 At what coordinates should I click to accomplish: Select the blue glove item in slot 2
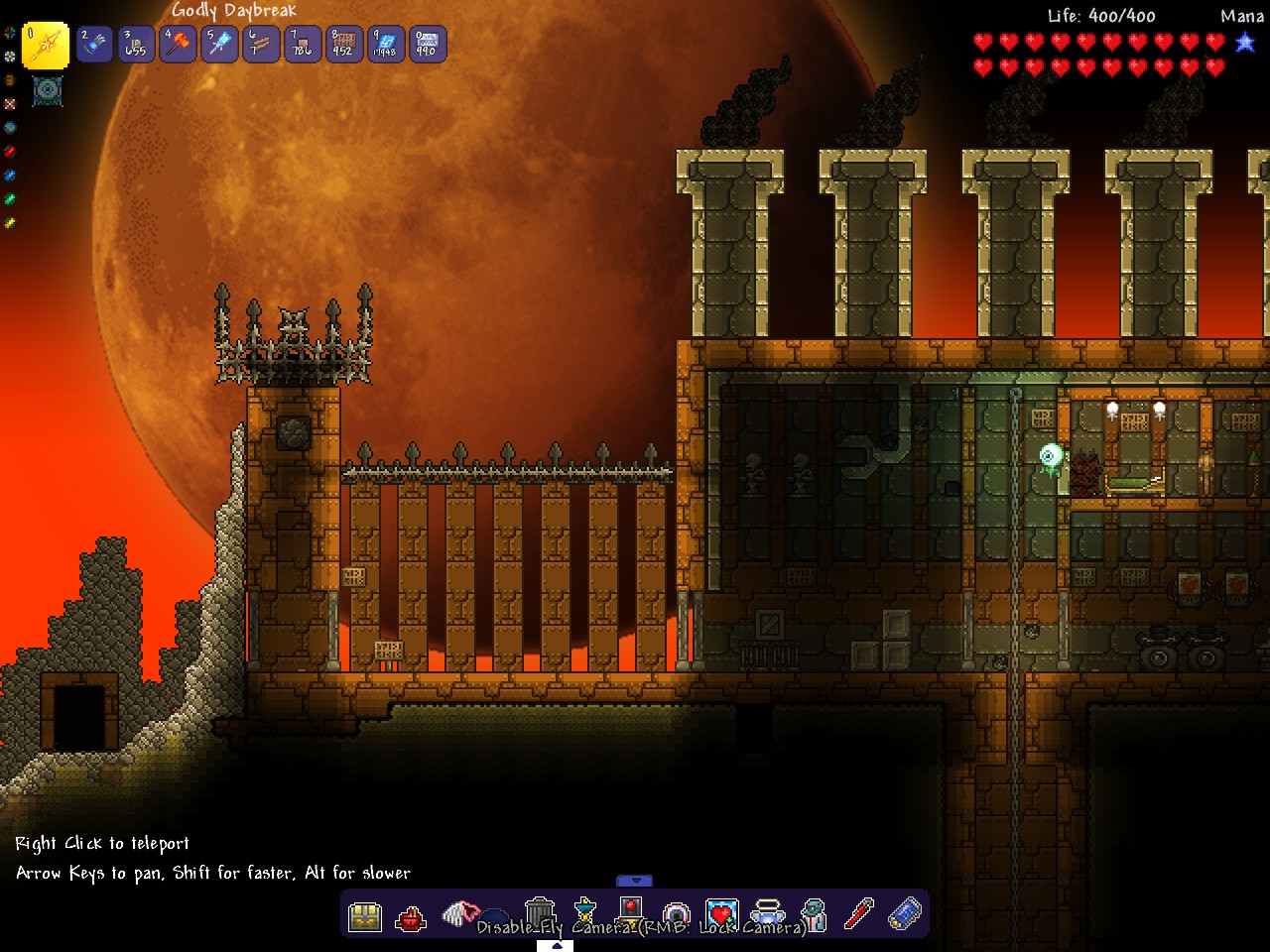coord(94,45)
